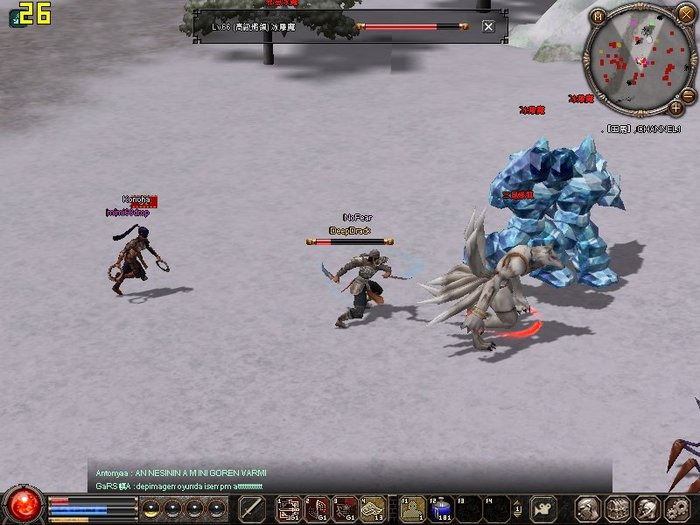
Task: Zoom in the minimap with plus button
Action: click(676, 106)
